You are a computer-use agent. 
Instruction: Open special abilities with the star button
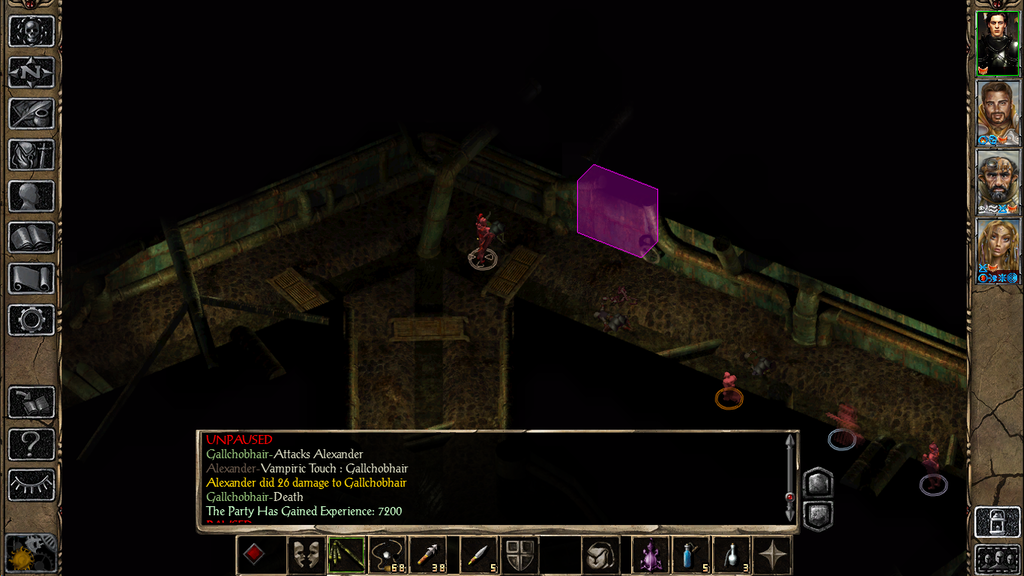click(772, 555)
